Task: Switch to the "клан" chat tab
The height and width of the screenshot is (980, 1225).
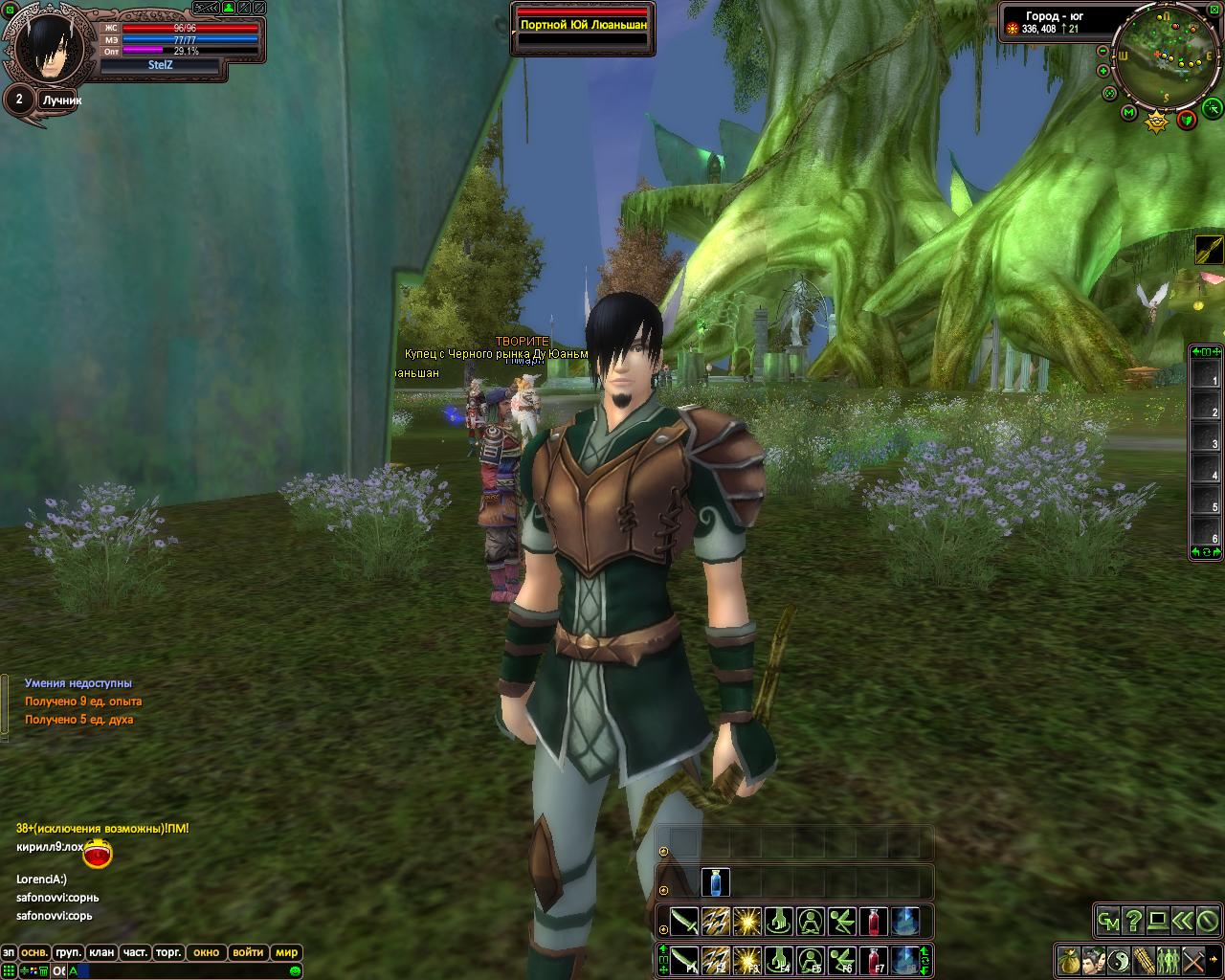Action: (x=100, y=952)
